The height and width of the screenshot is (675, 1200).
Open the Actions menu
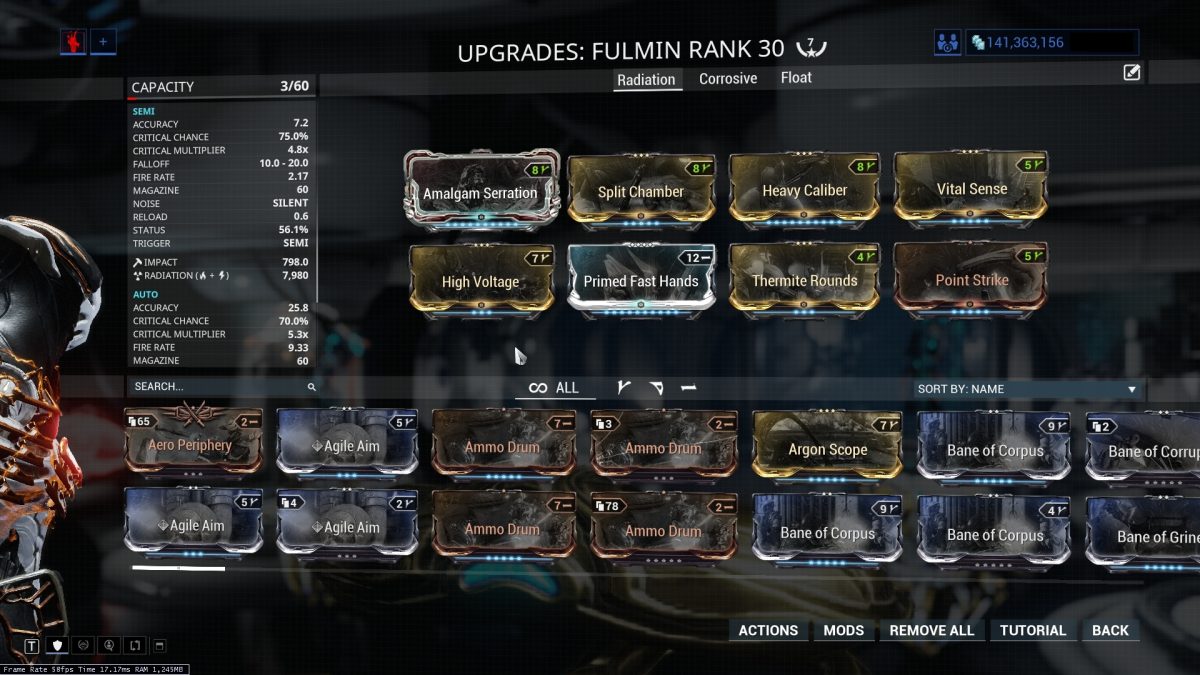pos(768,630)
